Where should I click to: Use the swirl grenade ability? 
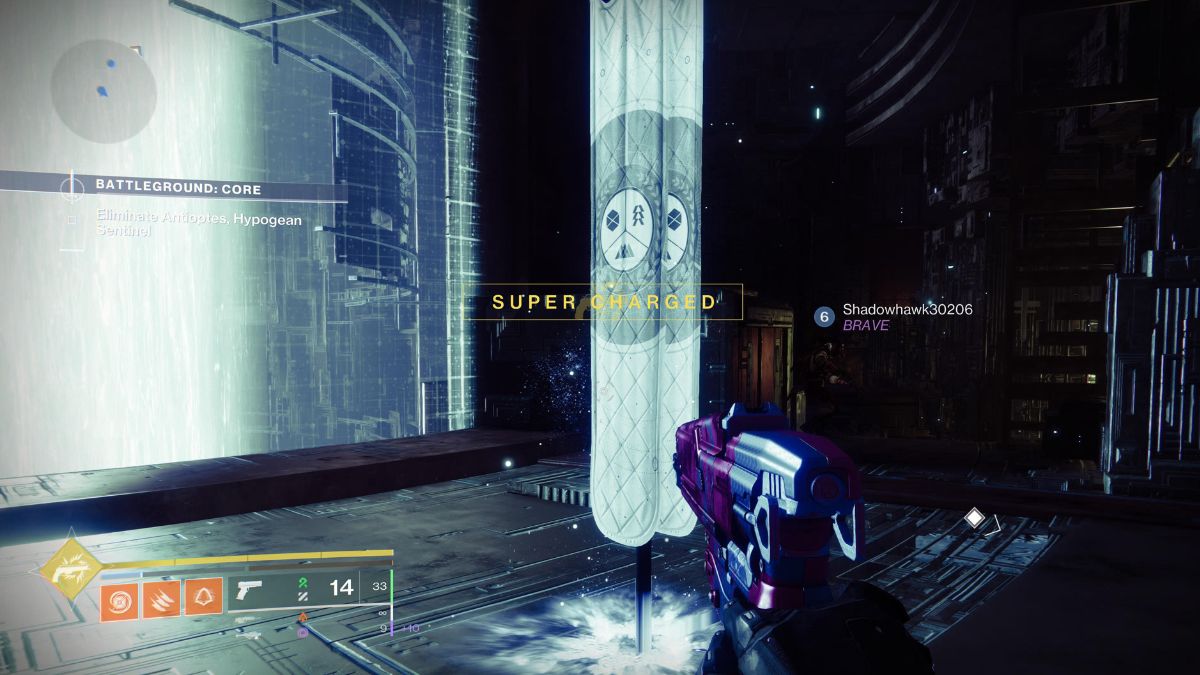click(x=119, y=596)
